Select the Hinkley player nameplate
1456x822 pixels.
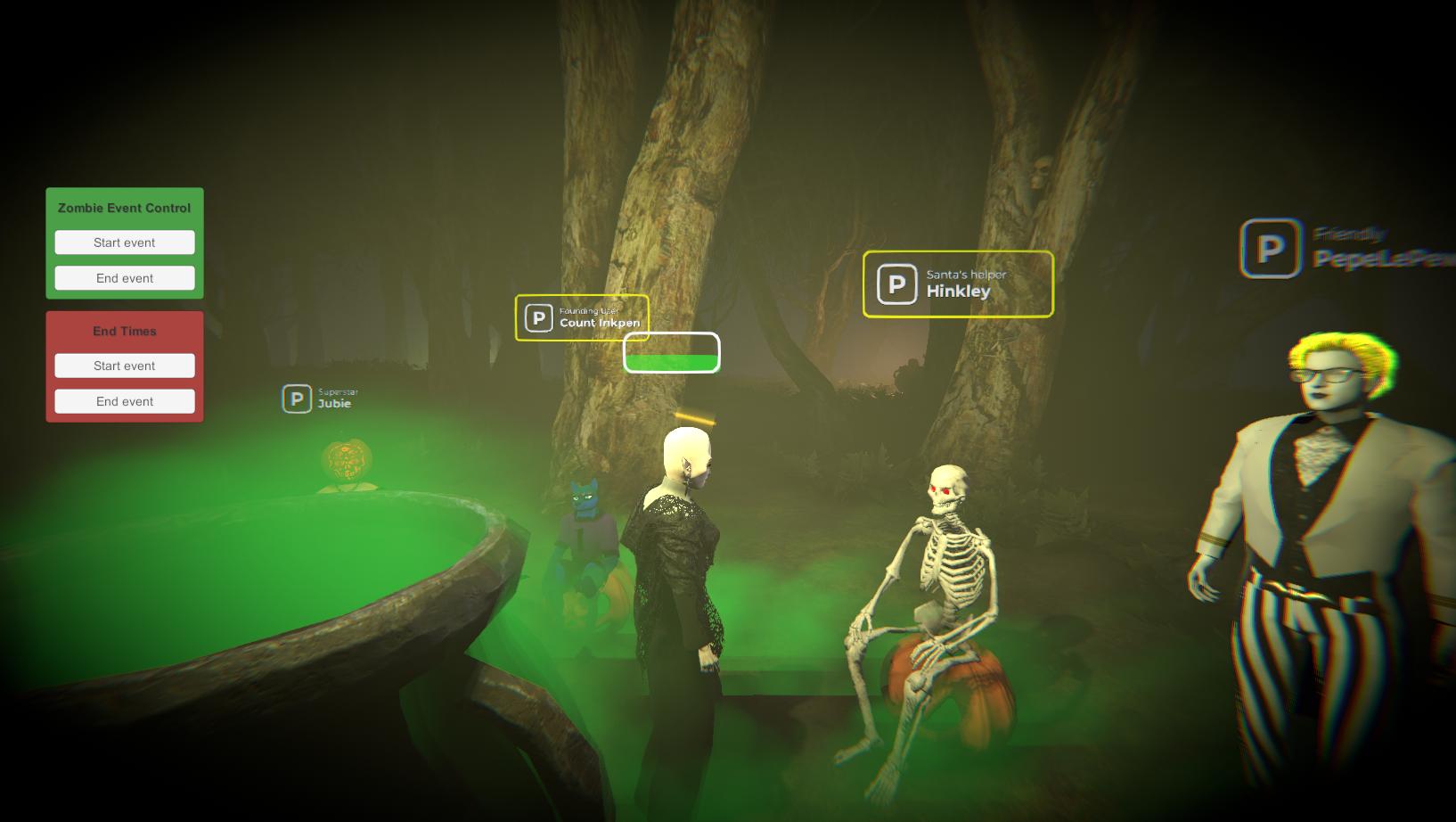[958, 284]
